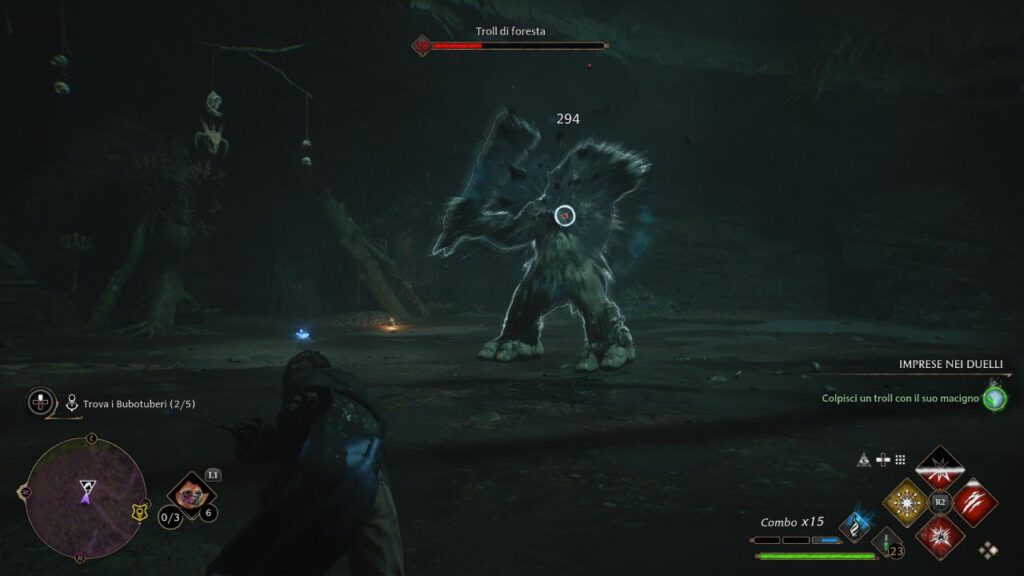Click the green duelling feat orb icon
The height and width of the screenshot is (576, 1024).
click(994, 398)
